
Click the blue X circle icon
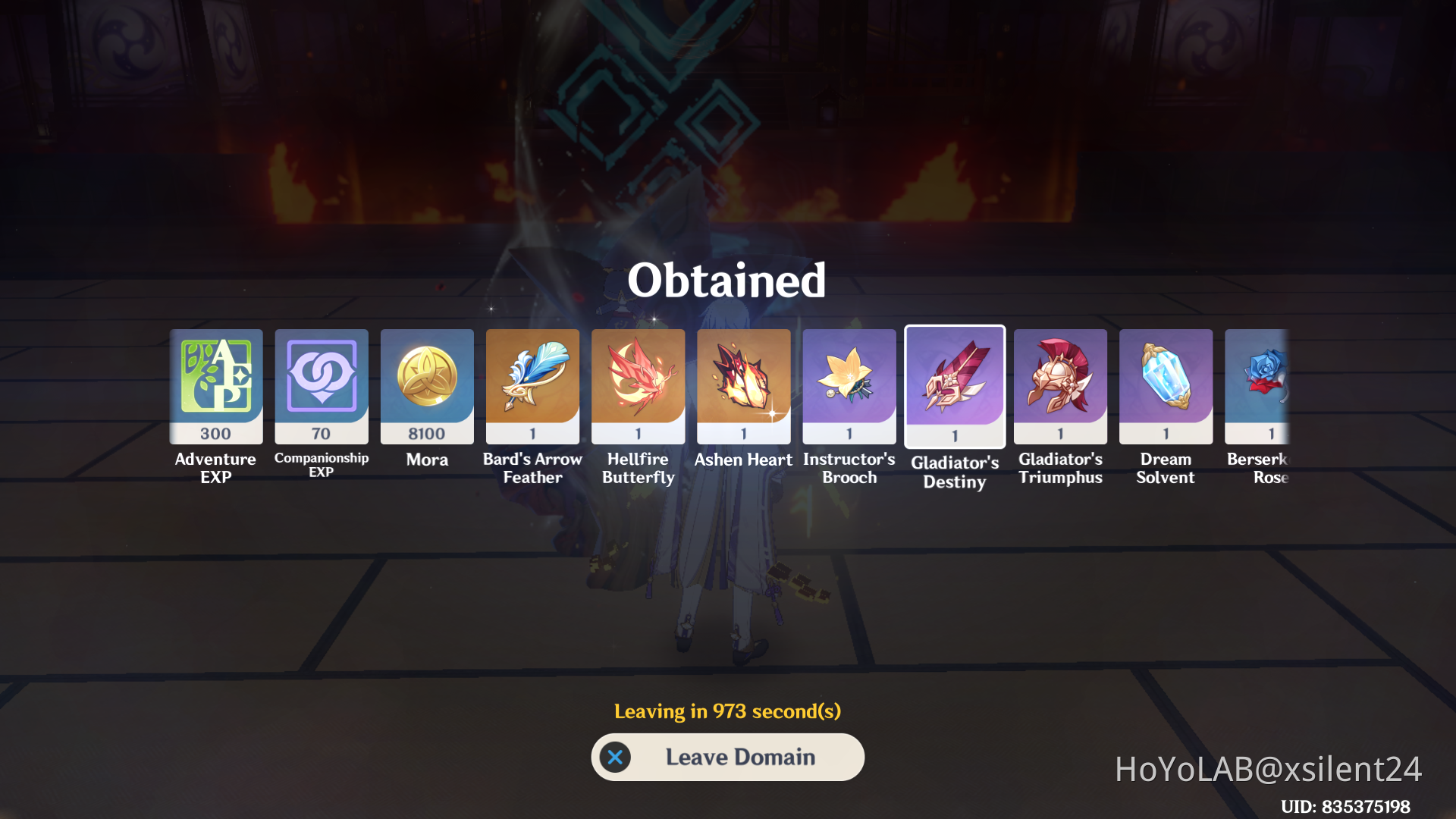615,757
